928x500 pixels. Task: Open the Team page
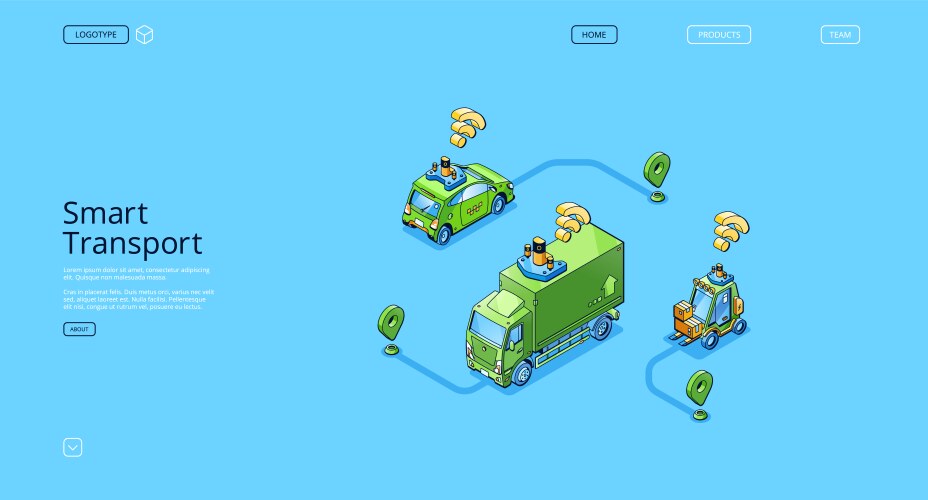click(840, 35)
